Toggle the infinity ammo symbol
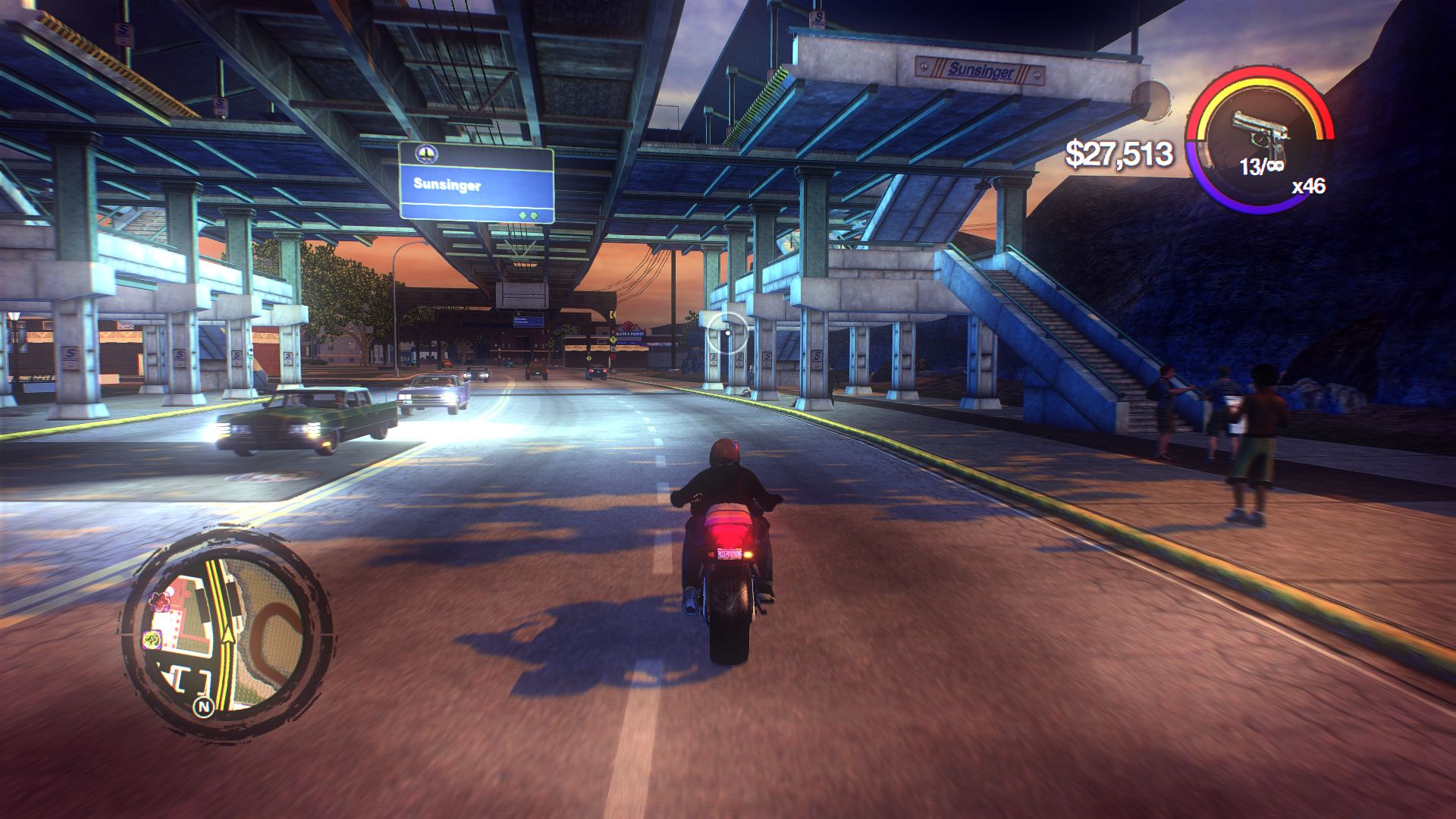The height and width of the screenshot is (819, 1456). [1276, 164]
